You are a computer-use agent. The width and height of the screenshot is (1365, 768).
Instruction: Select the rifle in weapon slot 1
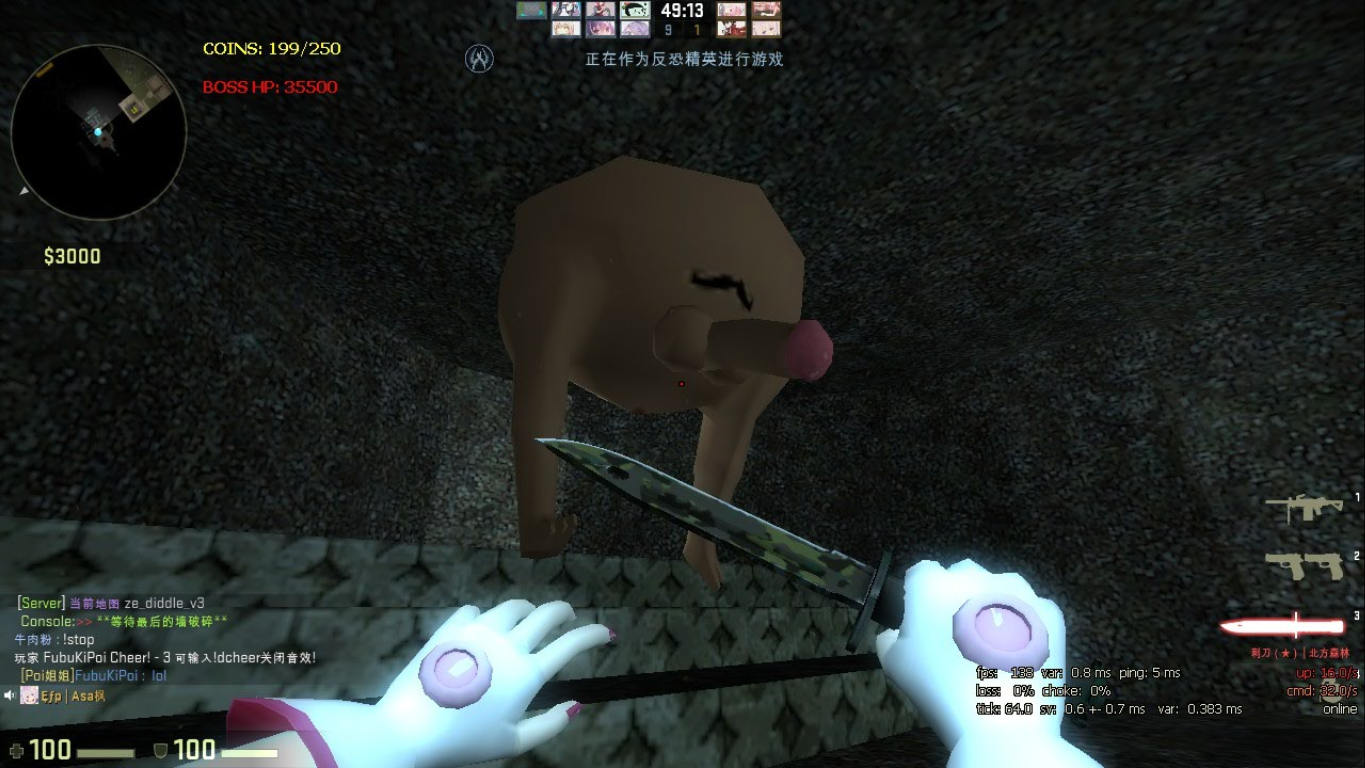pos(1305,507)
